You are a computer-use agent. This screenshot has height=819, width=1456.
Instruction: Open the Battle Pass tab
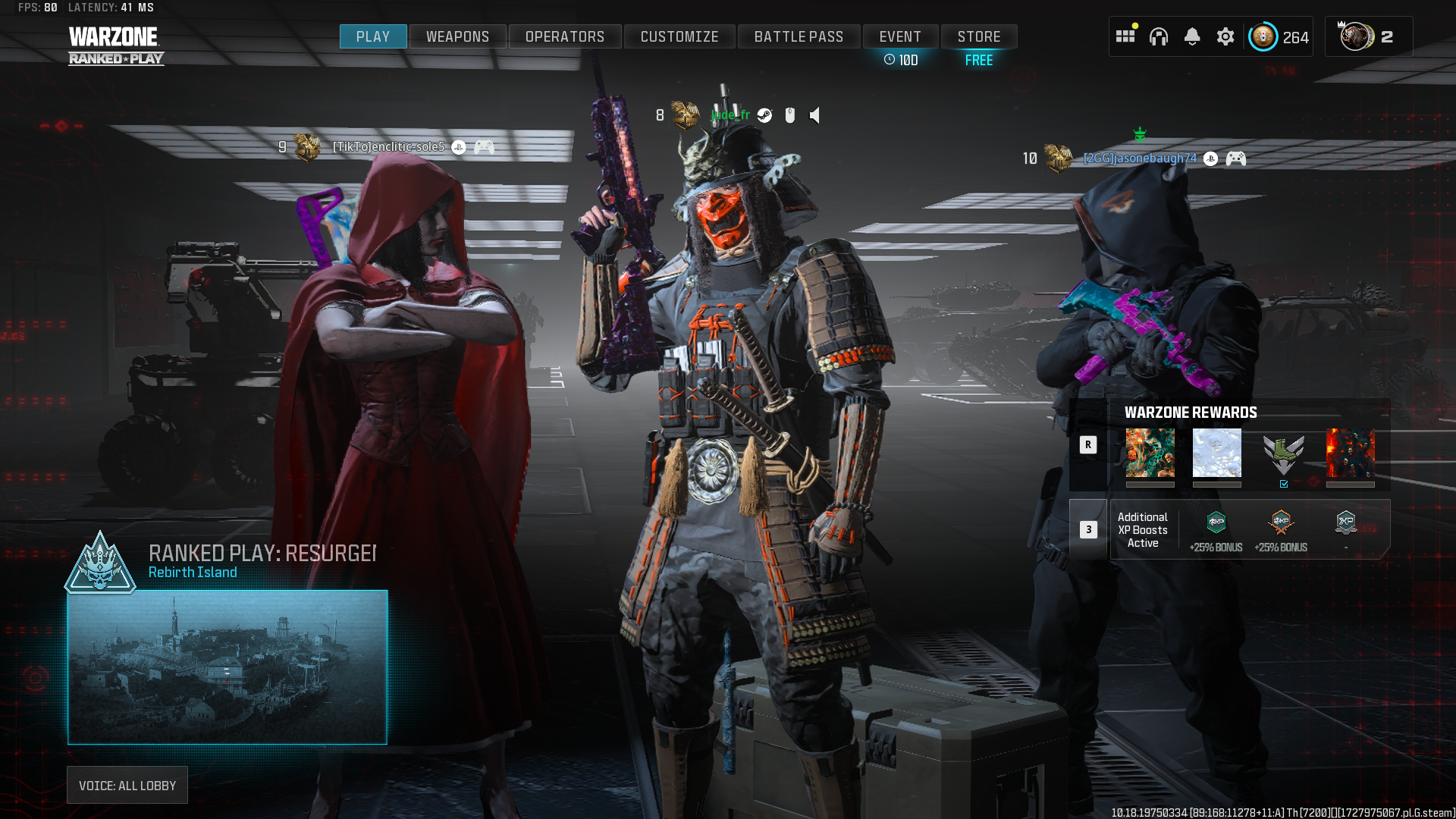799,36
